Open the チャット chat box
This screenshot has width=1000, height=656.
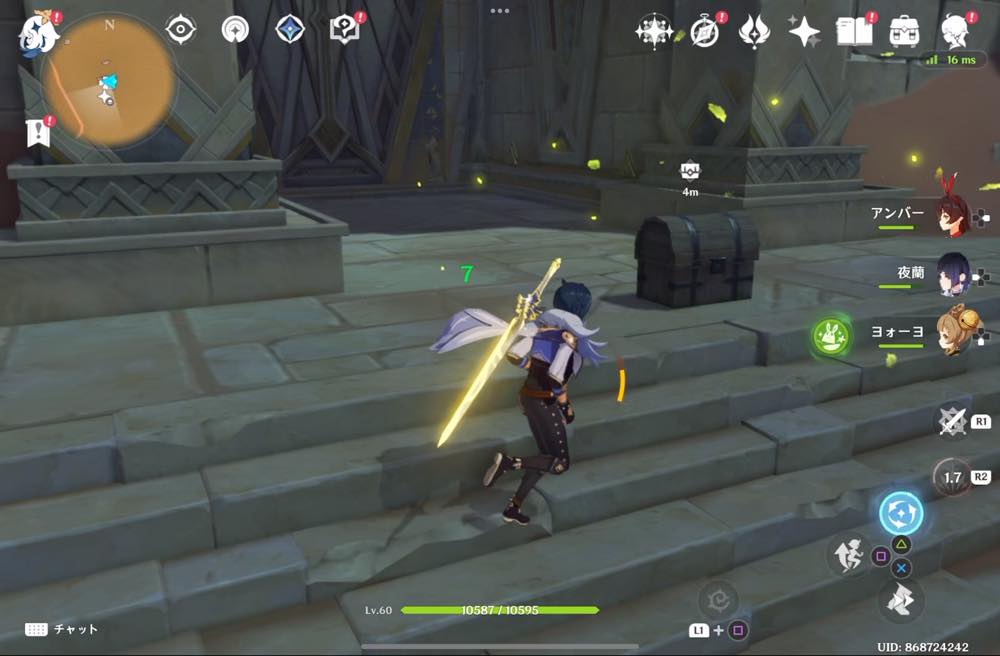(62, 629)
